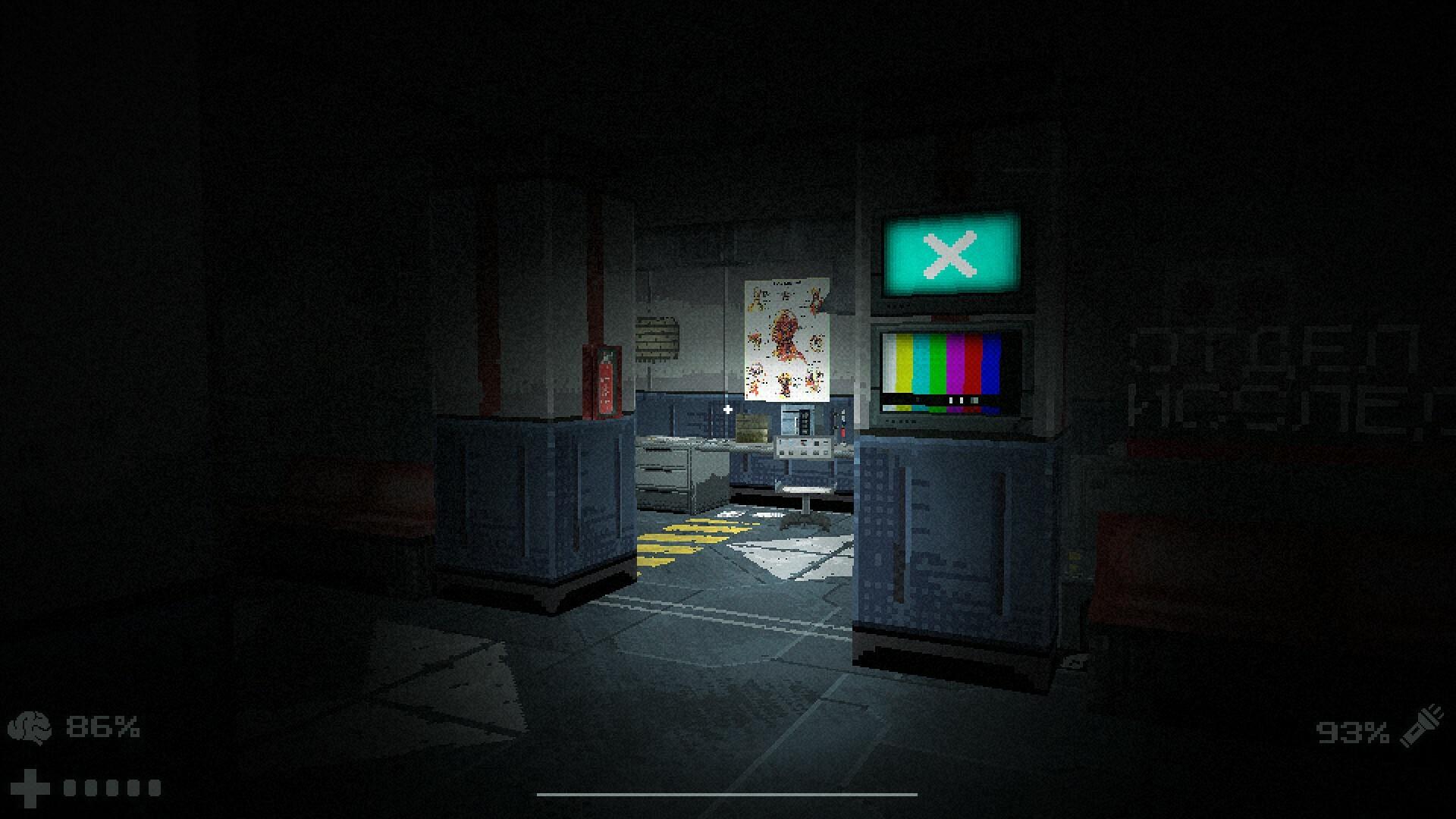This screenshot has width=1456, height=819.
Task: Click the white medical cross on the back cabinet
Action: pos(727,410)
